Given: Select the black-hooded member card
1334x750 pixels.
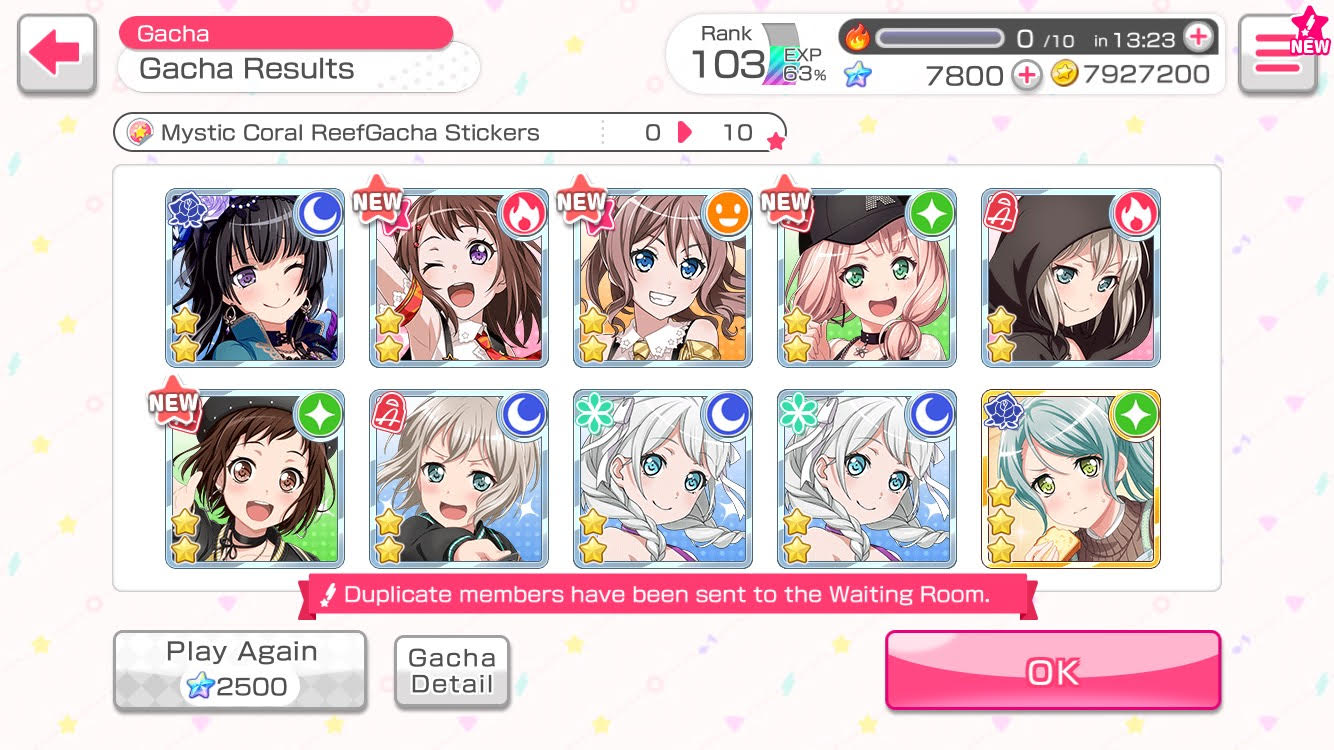Looking at the screenshot, I should click(1071, 278).
